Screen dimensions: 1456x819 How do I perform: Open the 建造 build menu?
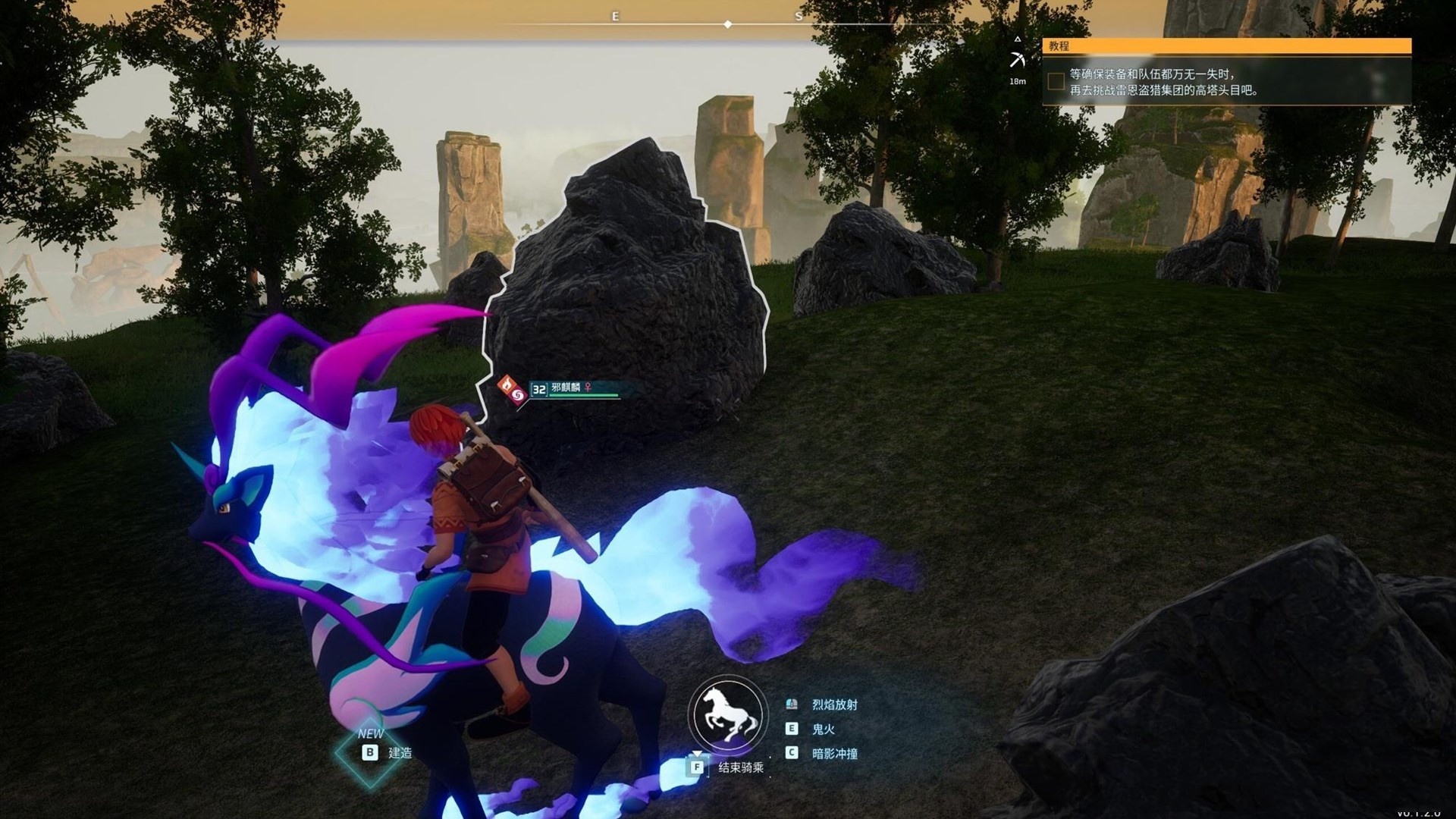[400, 752]
